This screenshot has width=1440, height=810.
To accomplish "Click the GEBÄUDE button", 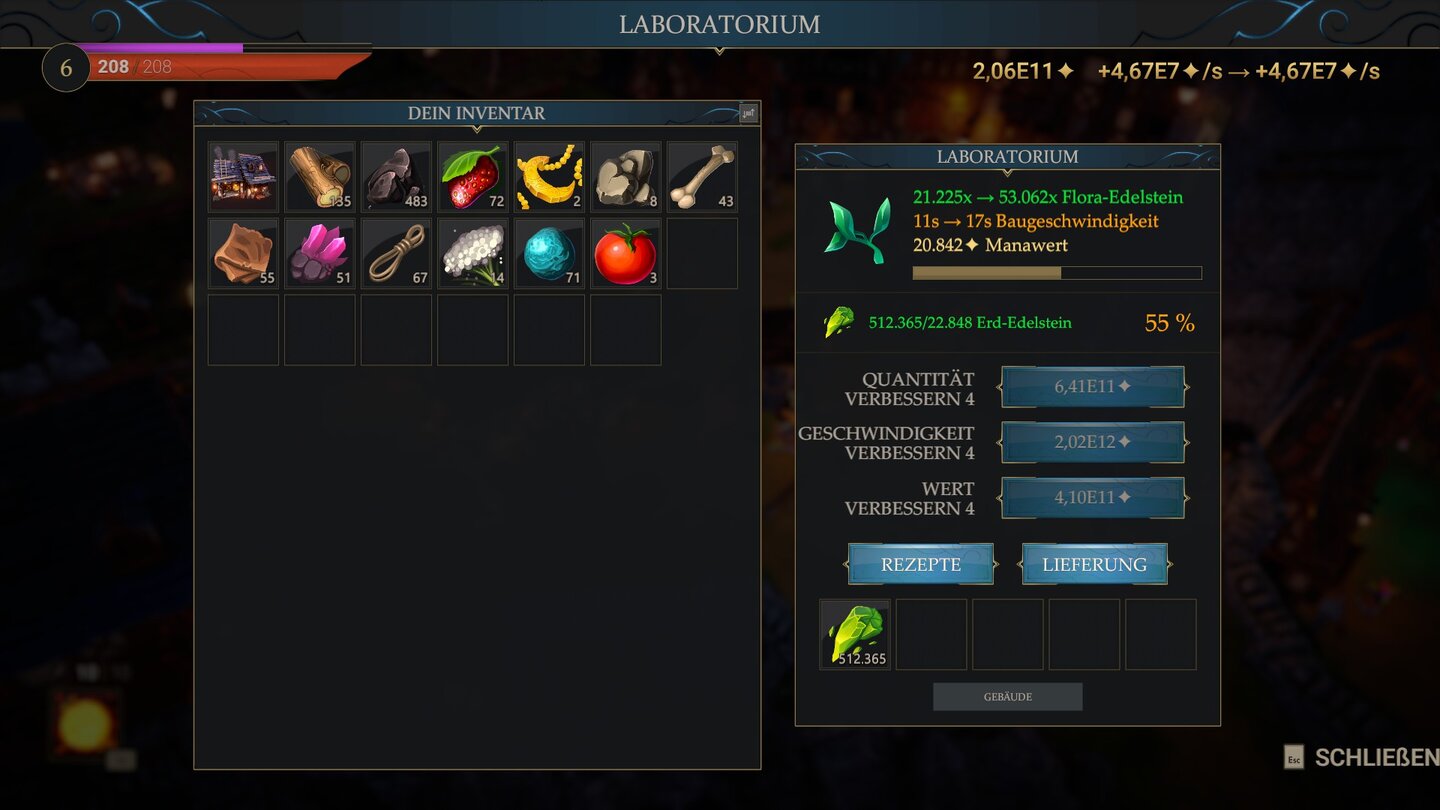I will 1007,696.
